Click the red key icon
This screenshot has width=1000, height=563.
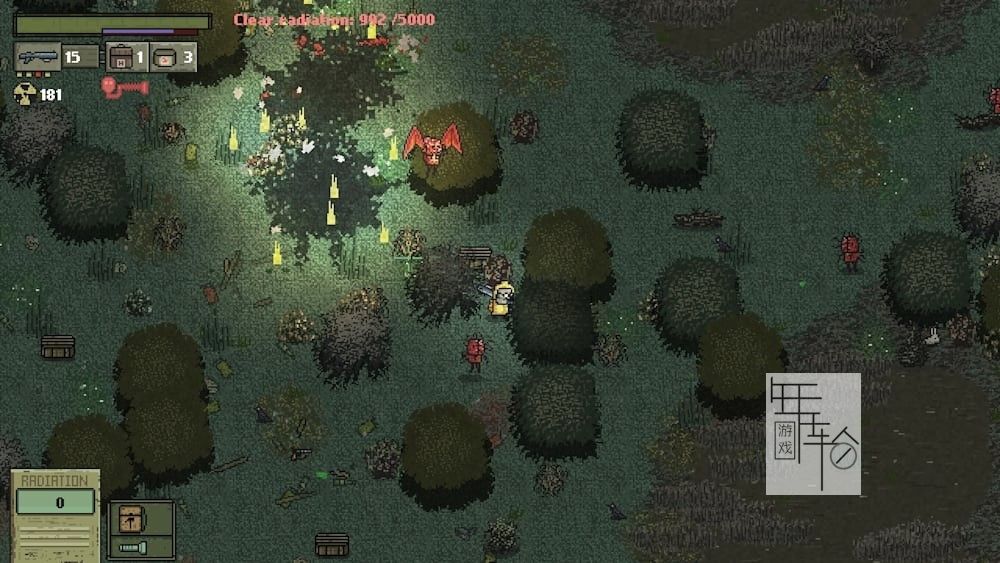coord(125,88)
